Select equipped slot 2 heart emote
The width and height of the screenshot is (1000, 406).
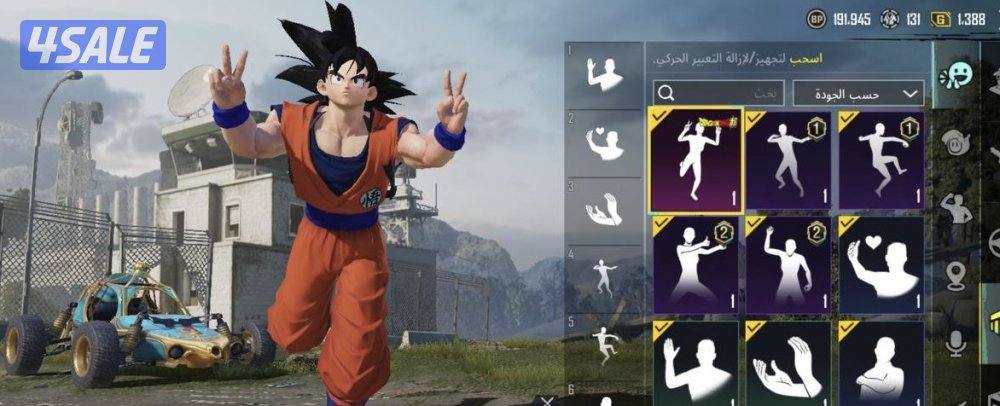click(603, 144)
